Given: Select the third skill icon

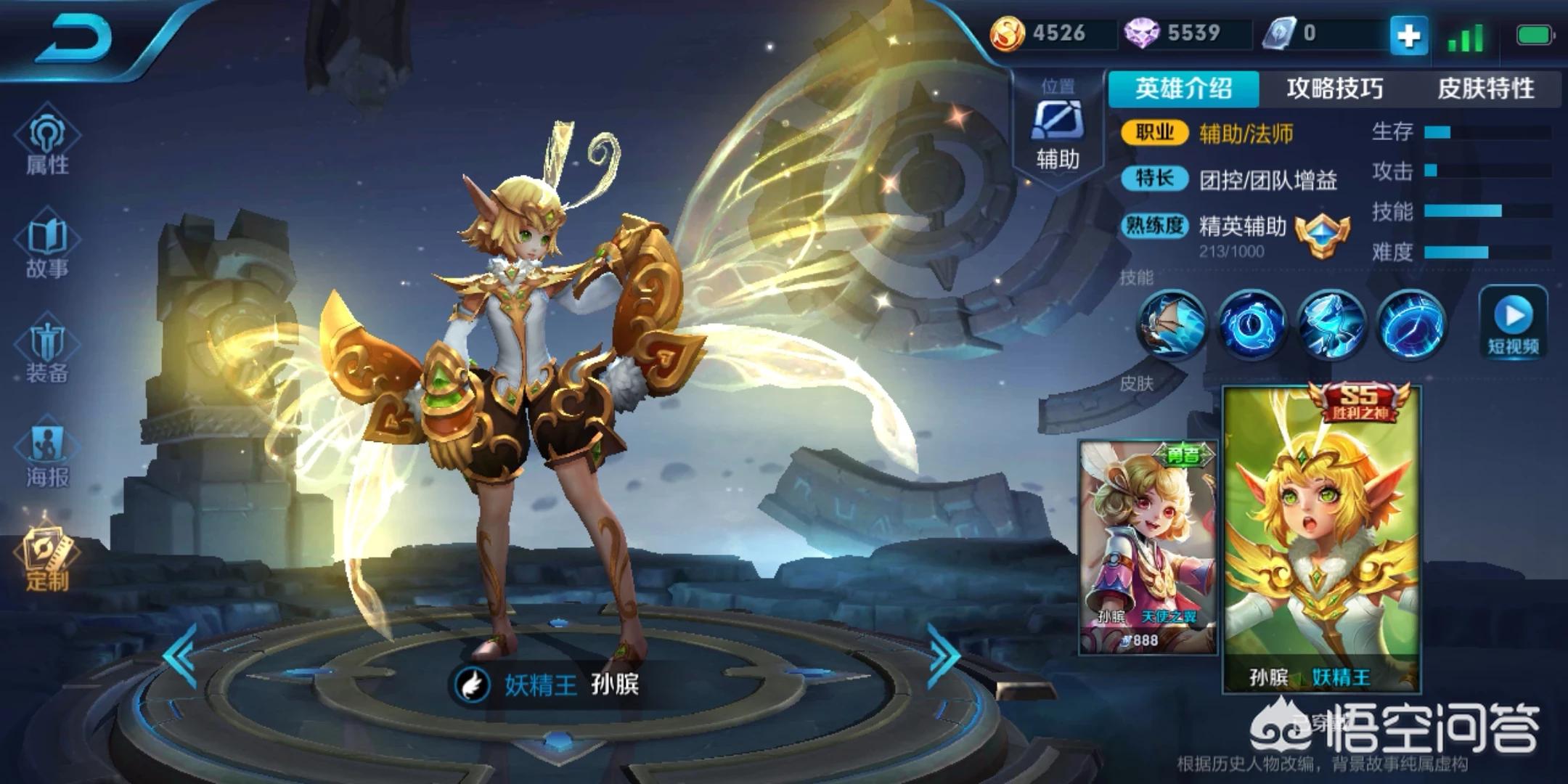Looking at the screenshot, I should [x=1331, y=324].
